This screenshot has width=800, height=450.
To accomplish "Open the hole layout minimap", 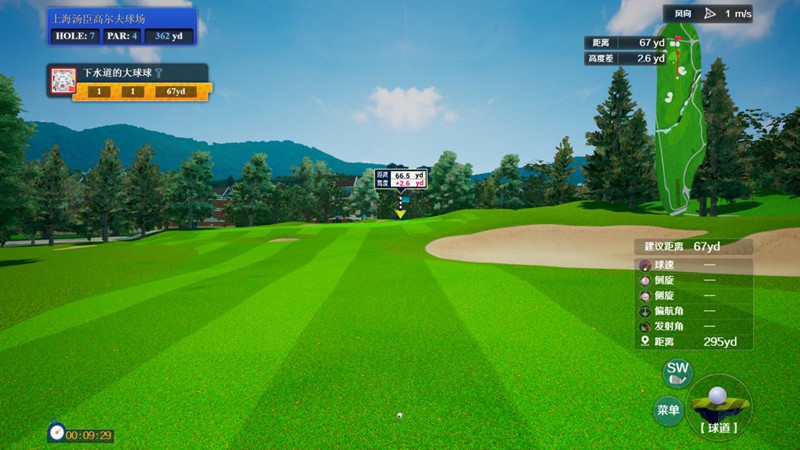I will 680,120.
